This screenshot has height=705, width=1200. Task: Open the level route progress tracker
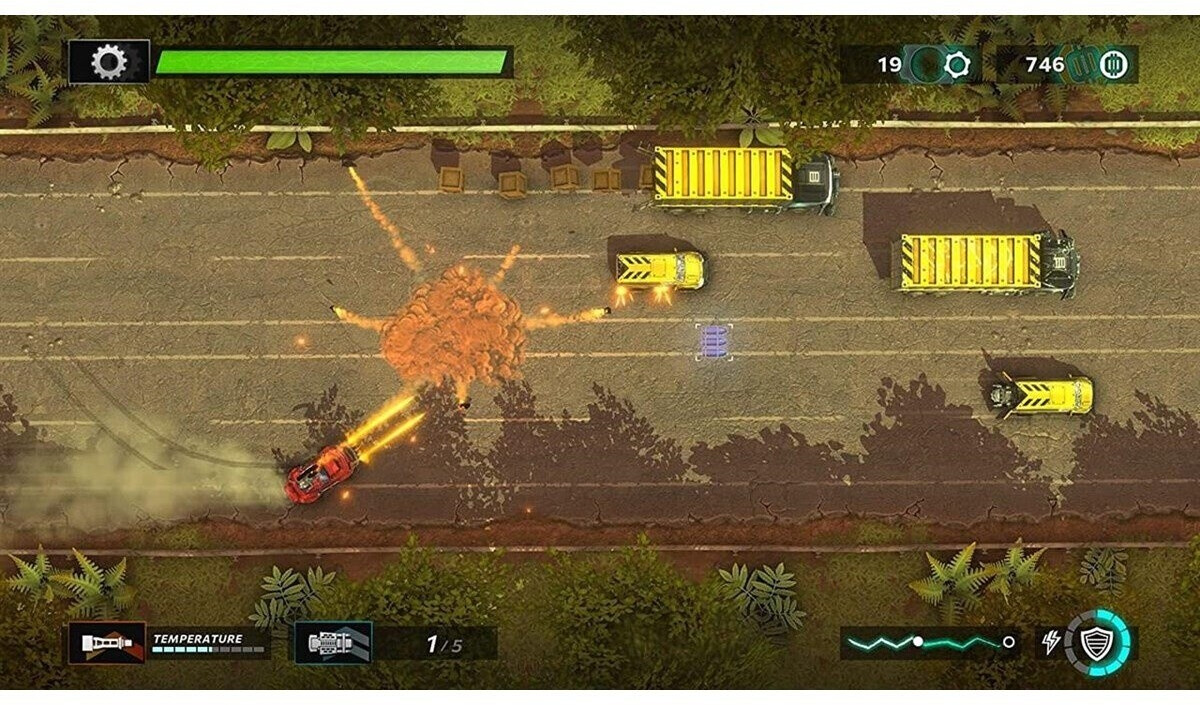pyautogui.click(x=929, y=642)
